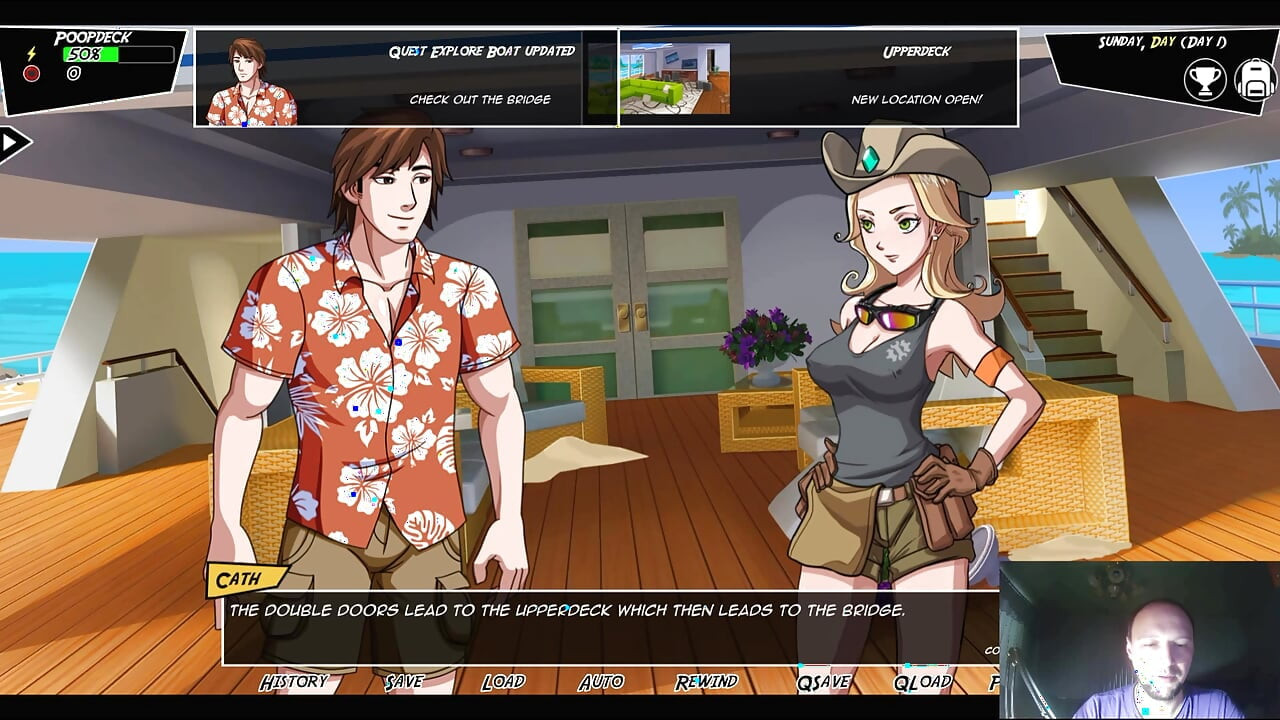This screenshot has height=720, width=1280.
Task: Click the Save button
Action: click(x=404, y=682)
